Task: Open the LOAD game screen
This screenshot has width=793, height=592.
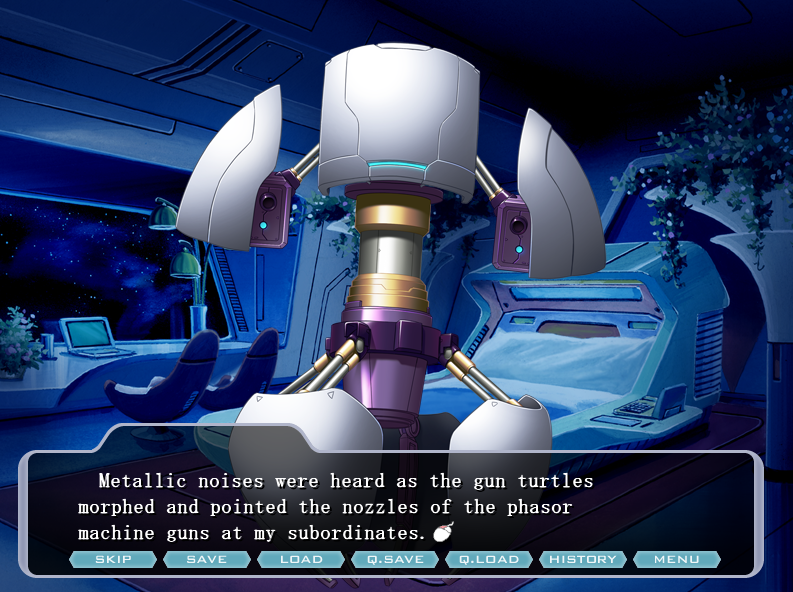Action: (x=301, y=559)
